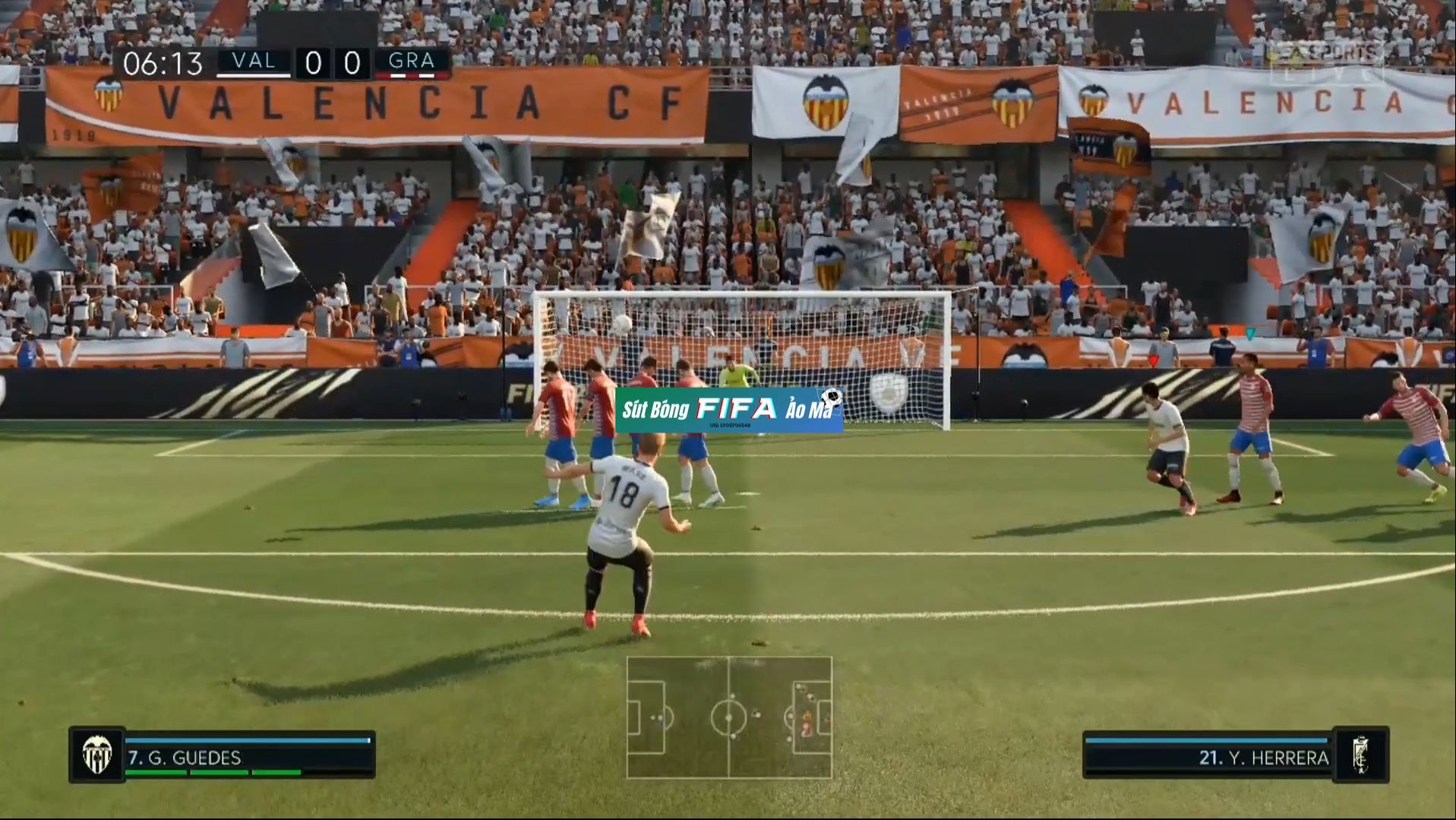Image resolution: width=1456 pixels, height=820 pixels.
Task: Open the Sút Bóng FIFA Ảo Ma banner
Action: (x=729, y=410)
